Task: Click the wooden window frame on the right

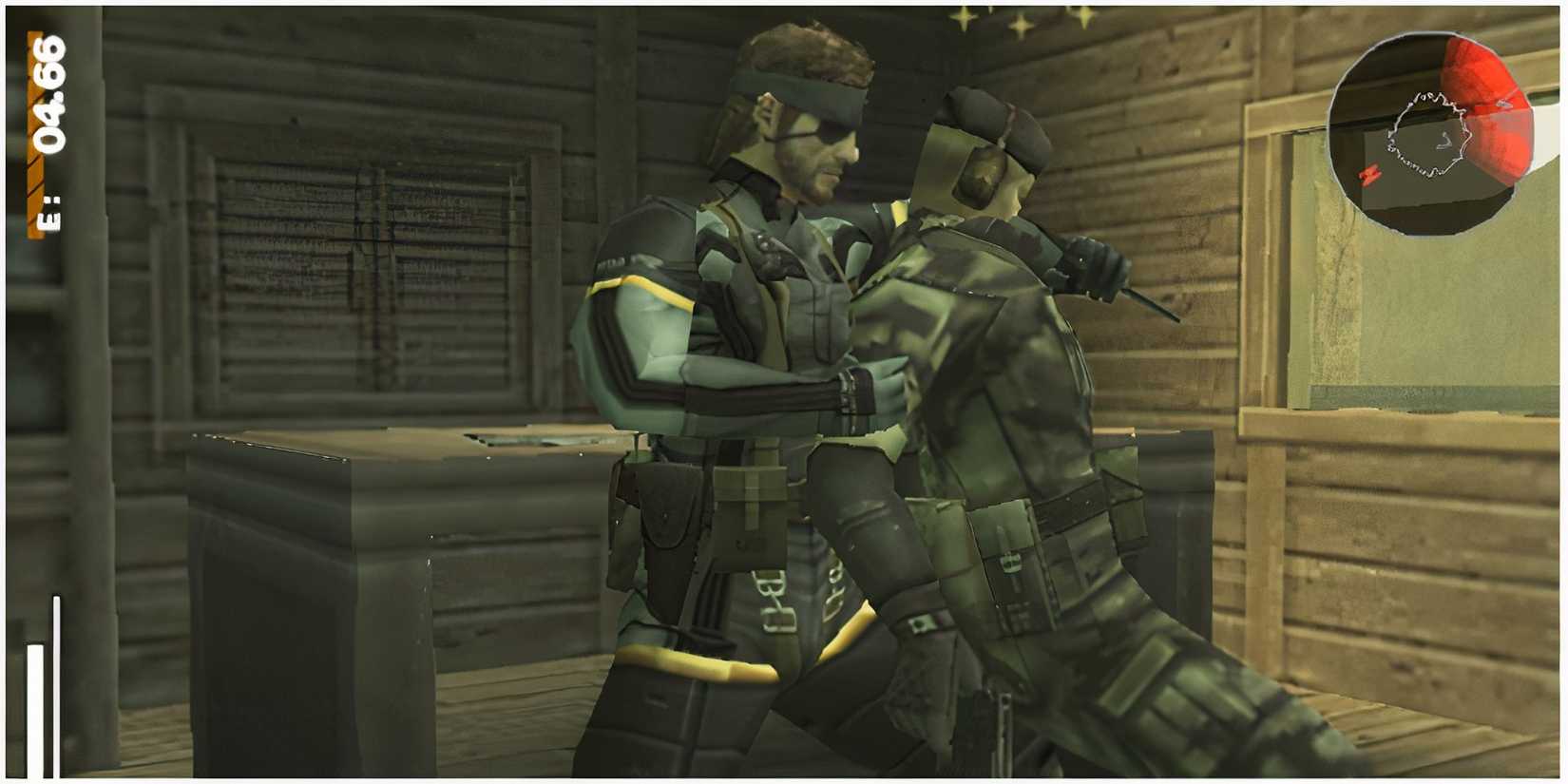Action: [1264, 285]
